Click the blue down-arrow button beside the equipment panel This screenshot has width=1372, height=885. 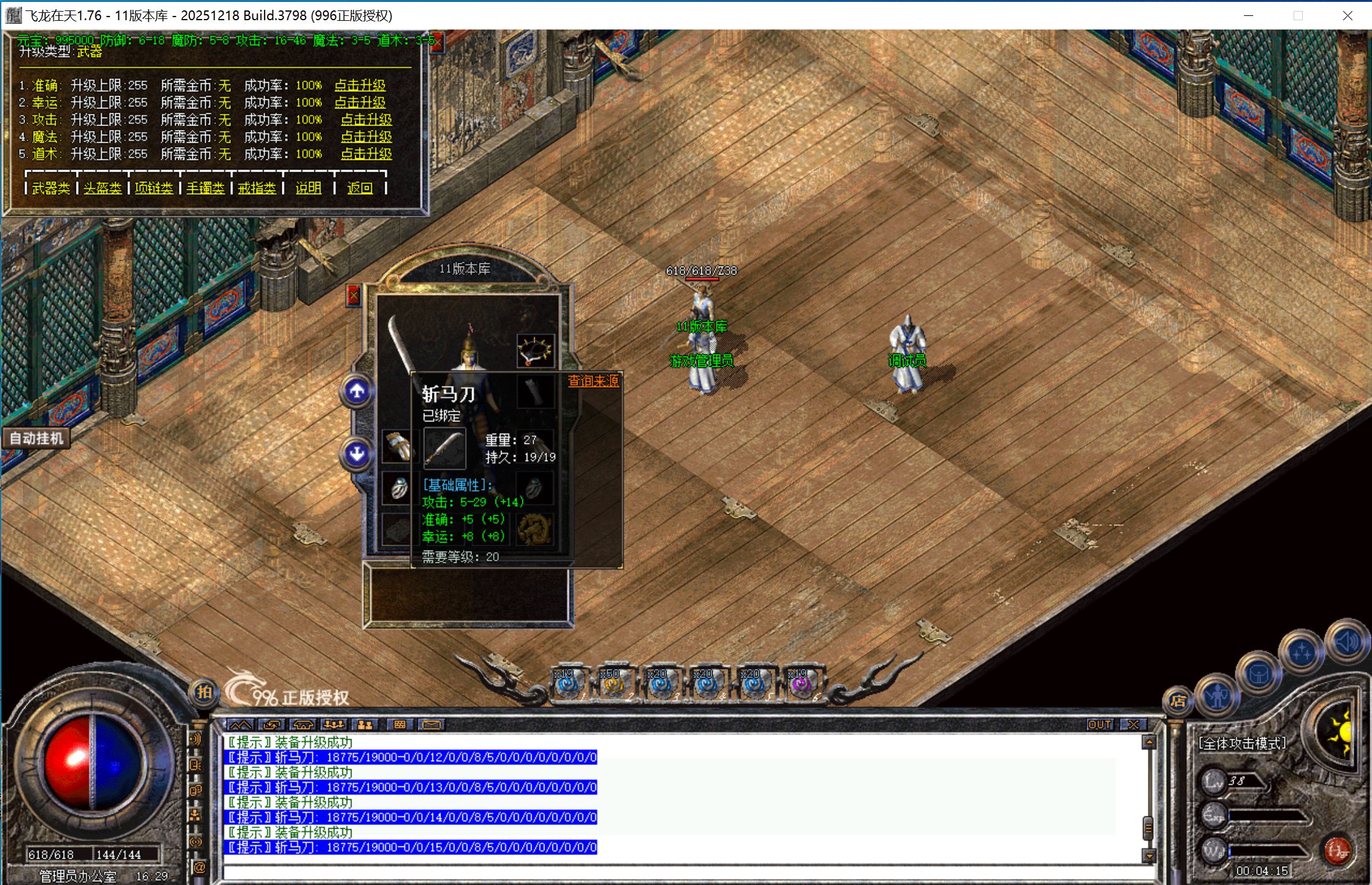point(357,454)
